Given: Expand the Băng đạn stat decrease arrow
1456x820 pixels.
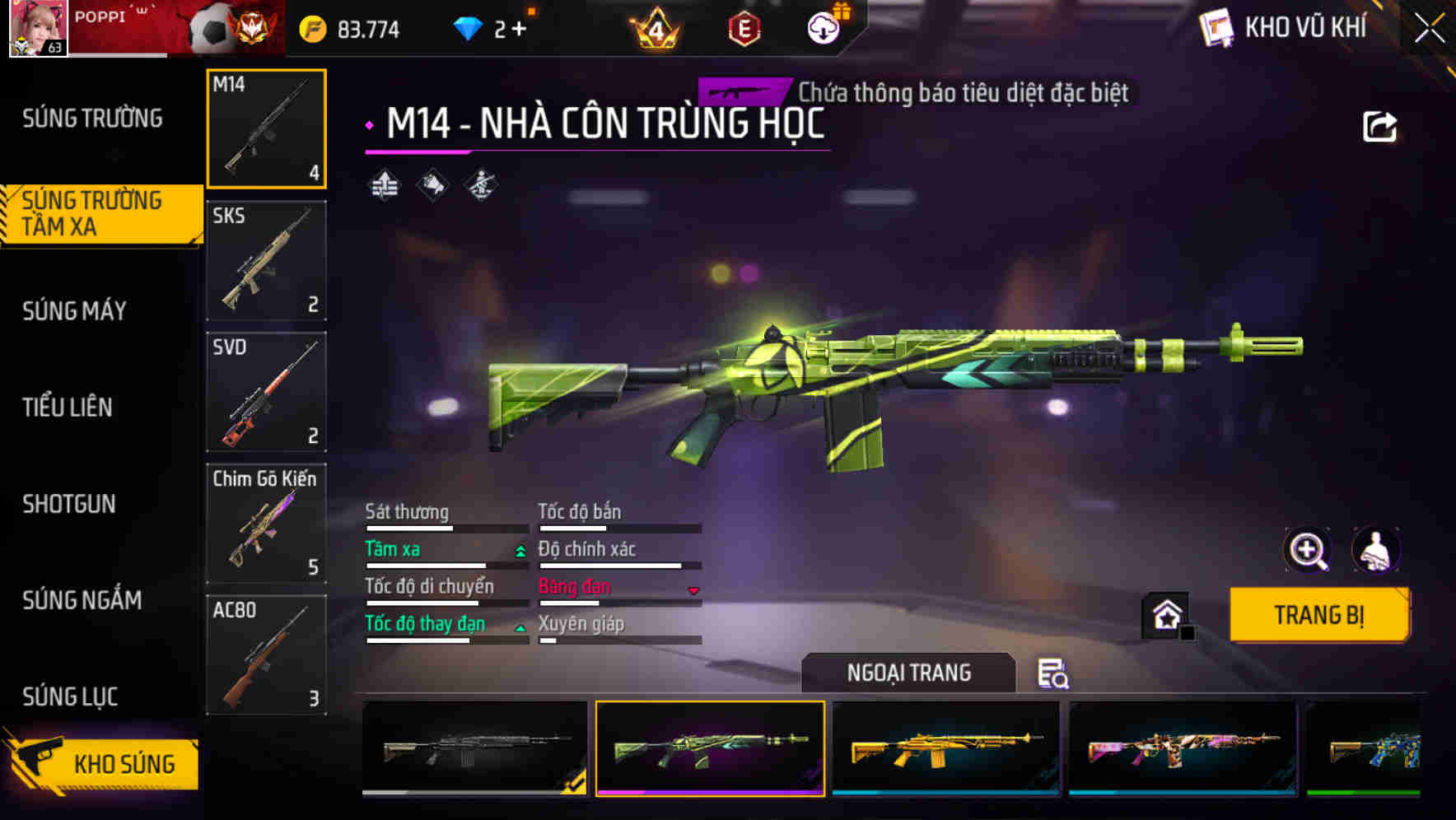Looking at the screenshot, I should (x=693, y=590).
